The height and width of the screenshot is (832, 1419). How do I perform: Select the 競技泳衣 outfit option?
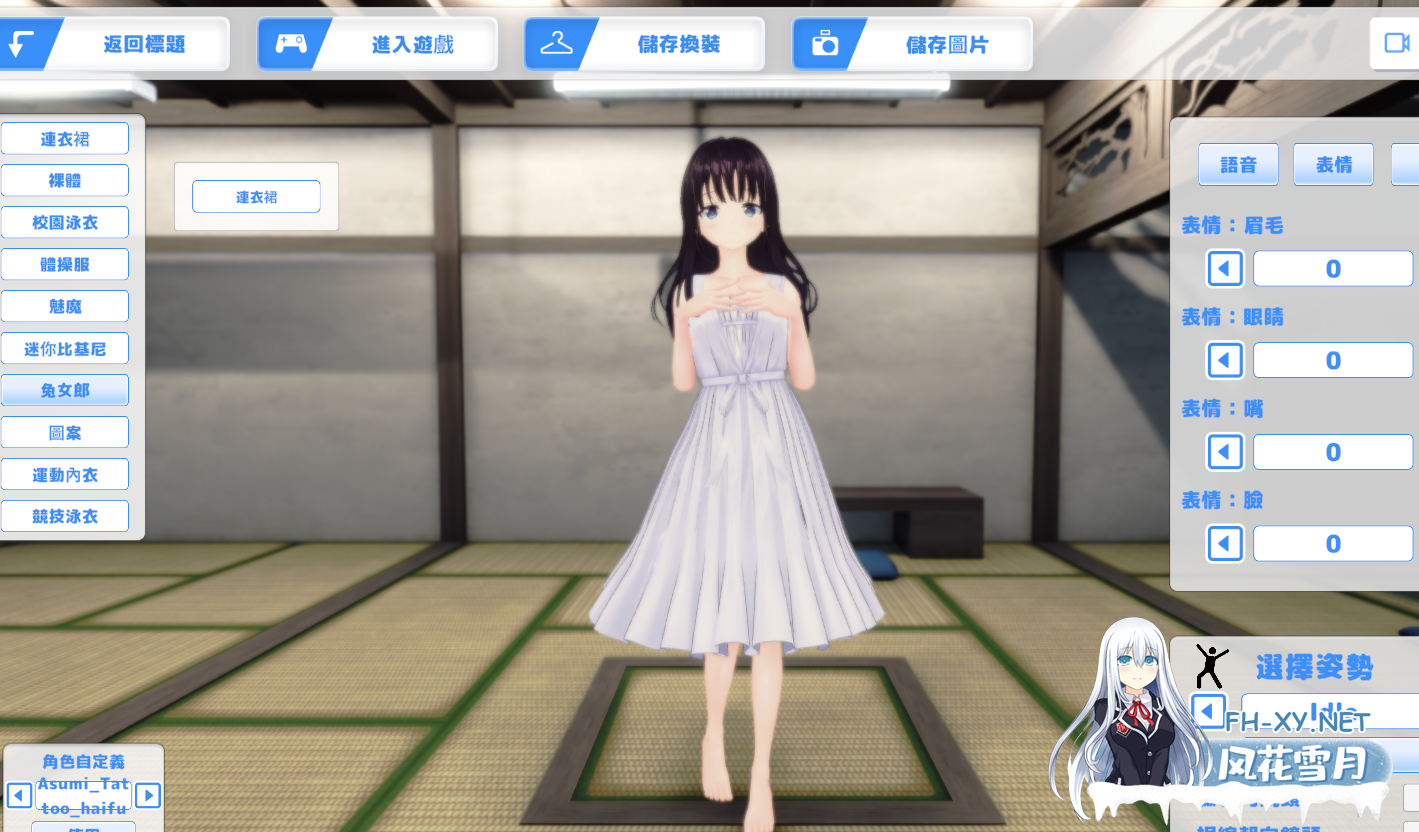[65, 516]
